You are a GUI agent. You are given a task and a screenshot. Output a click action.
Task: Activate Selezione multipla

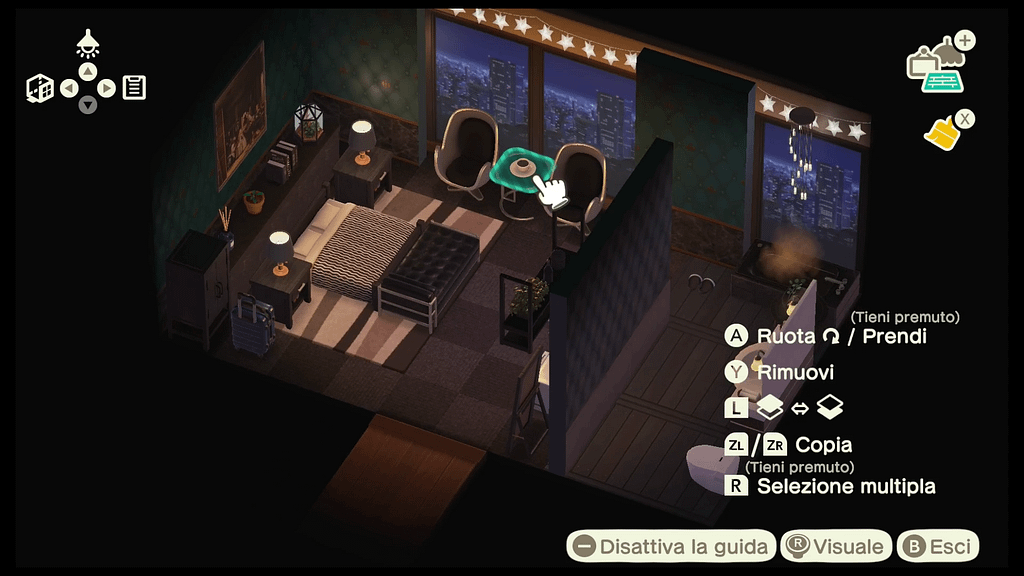(831, 487)
